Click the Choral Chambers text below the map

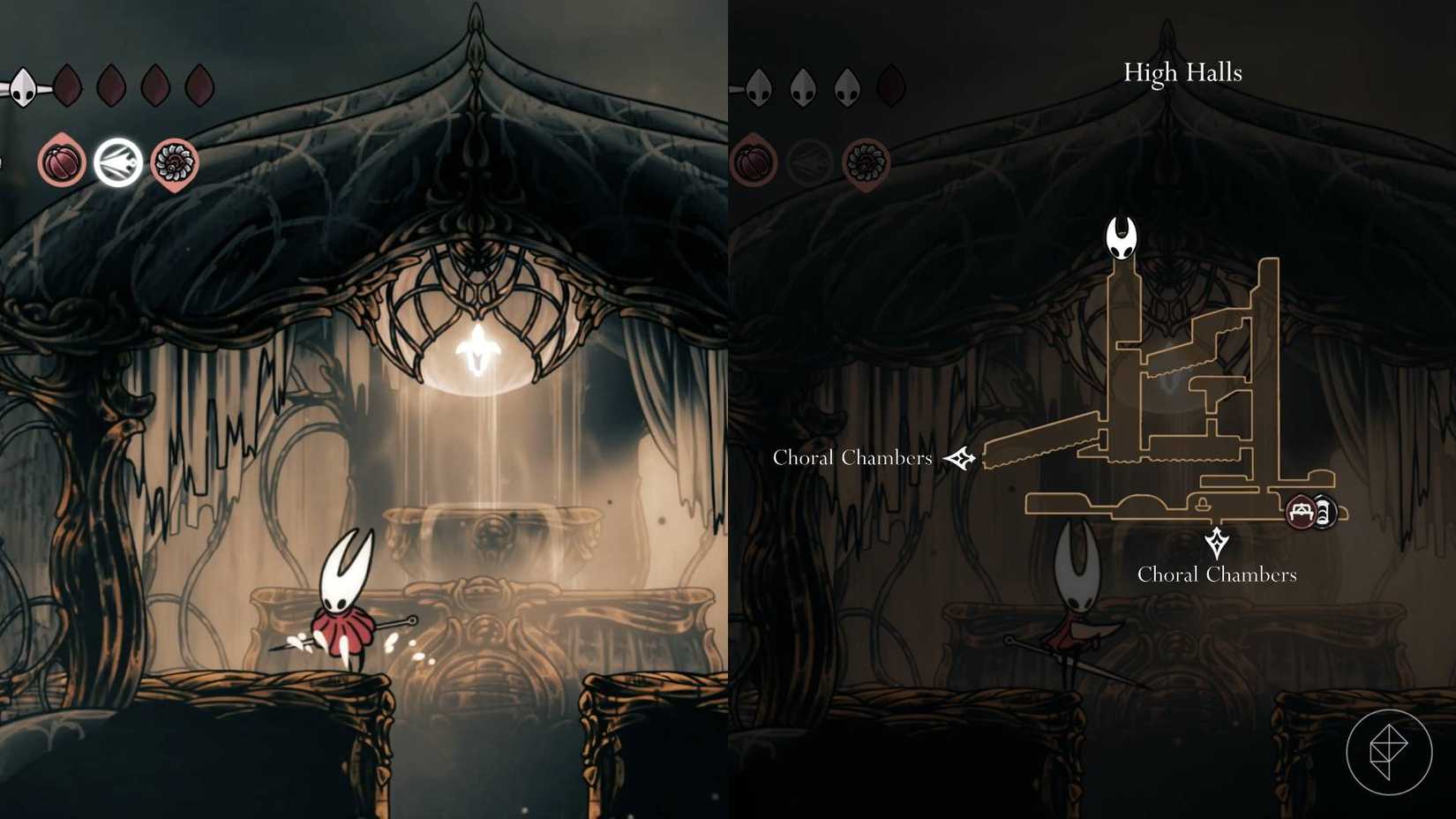[1217, 575]
